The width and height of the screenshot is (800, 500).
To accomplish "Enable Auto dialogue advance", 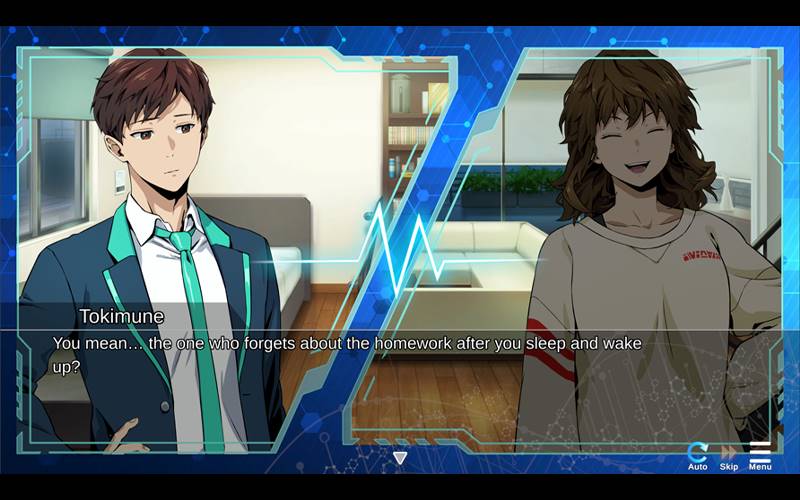I will (x=698, y=455).
